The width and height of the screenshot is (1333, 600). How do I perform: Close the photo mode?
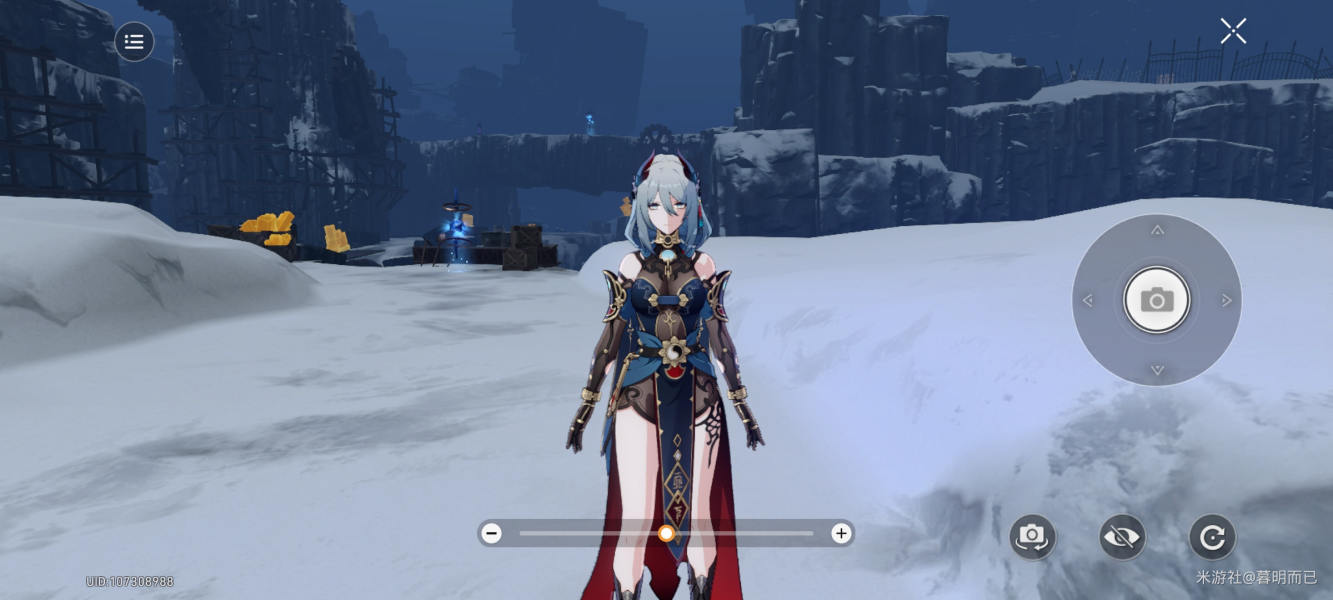click(x=1233, y=31)
